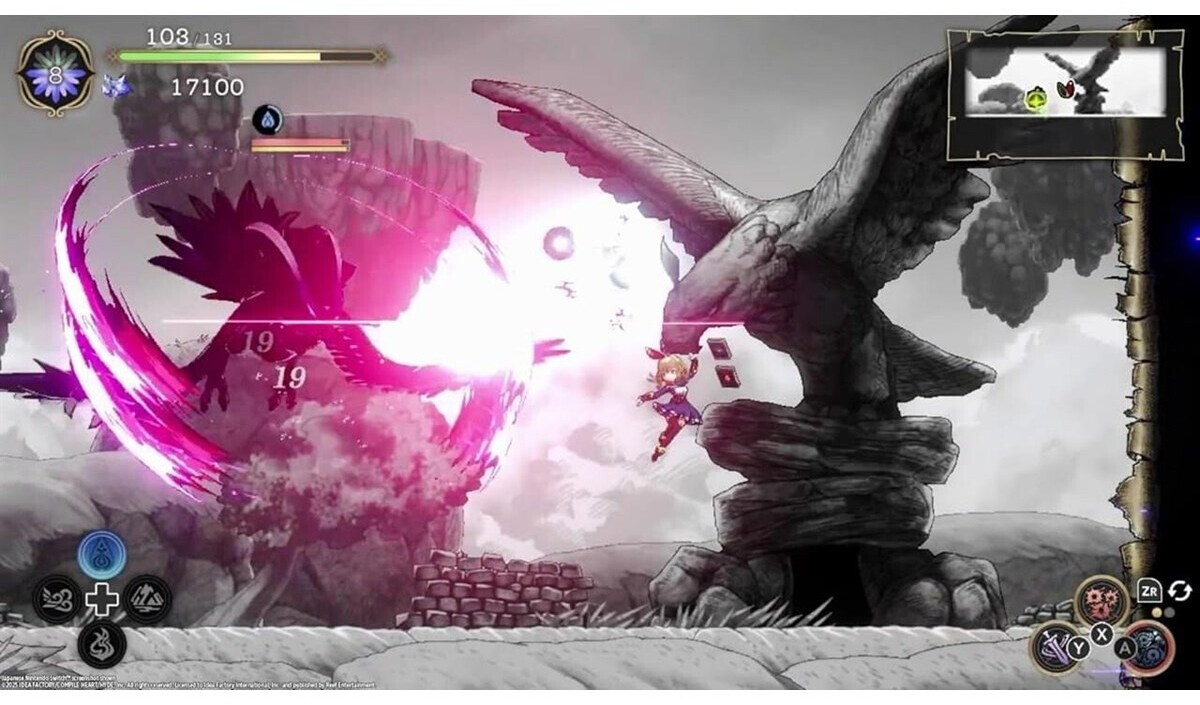Activate the red gears skill icon

(x=1101, y=602)
